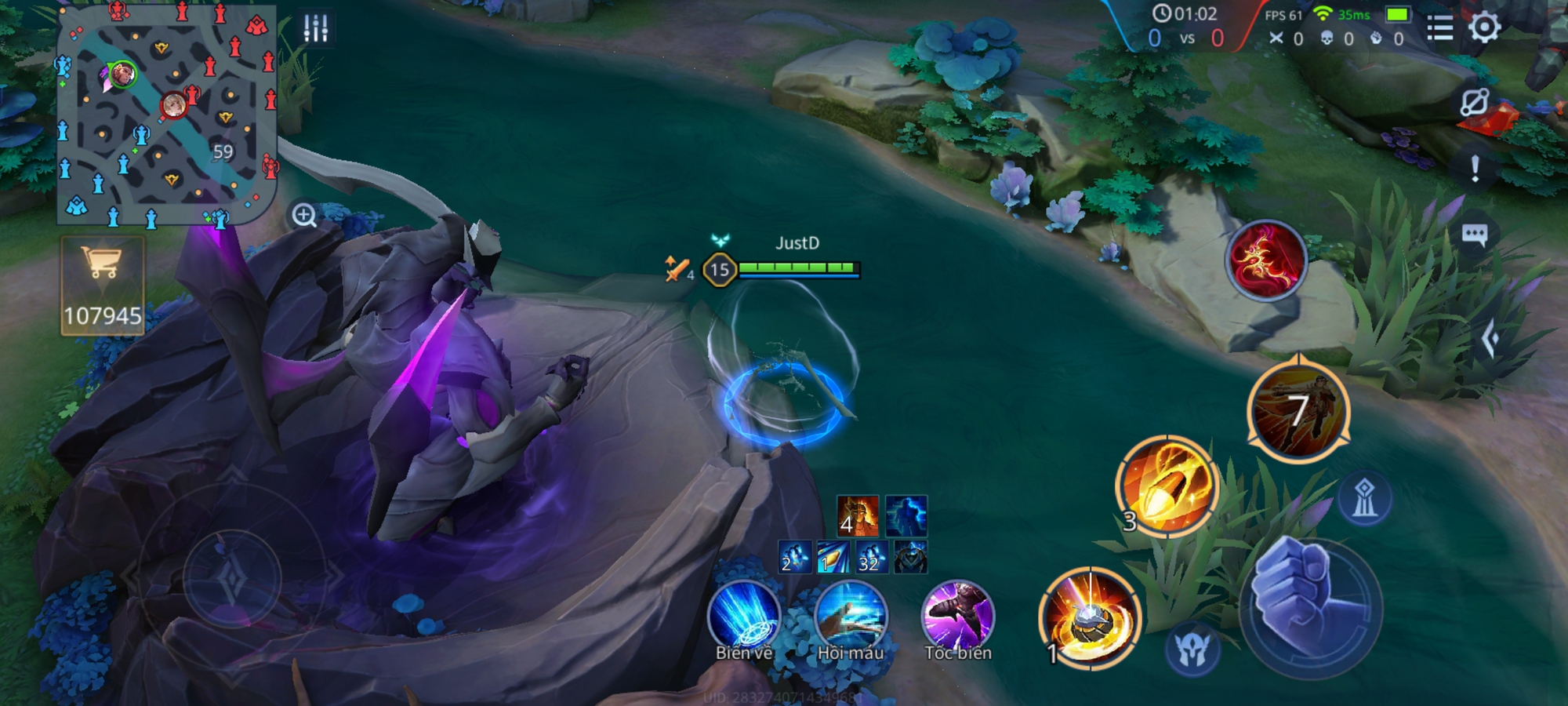The image size is (1568, 706).
Task: Cast the Tốc biến flash spell
Action: [x=957, y=617]
